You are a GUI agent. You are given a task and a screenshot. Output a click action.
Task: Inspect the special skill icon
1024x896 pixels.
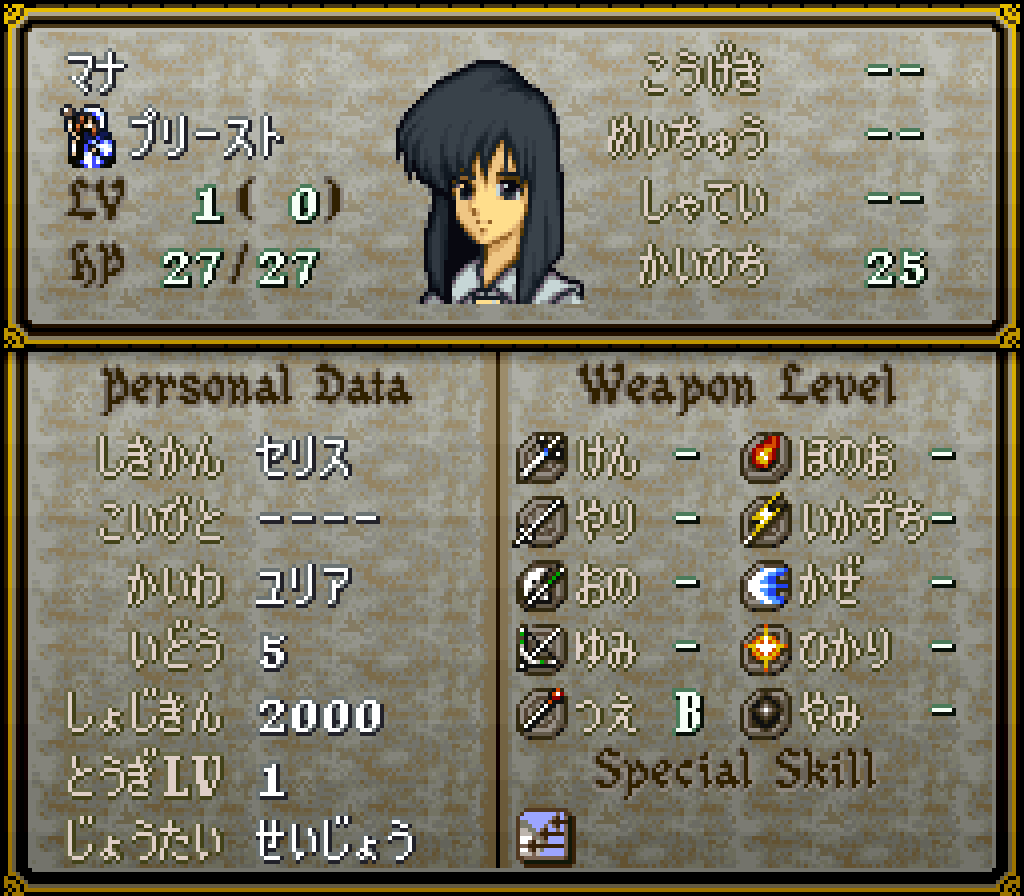542,835
